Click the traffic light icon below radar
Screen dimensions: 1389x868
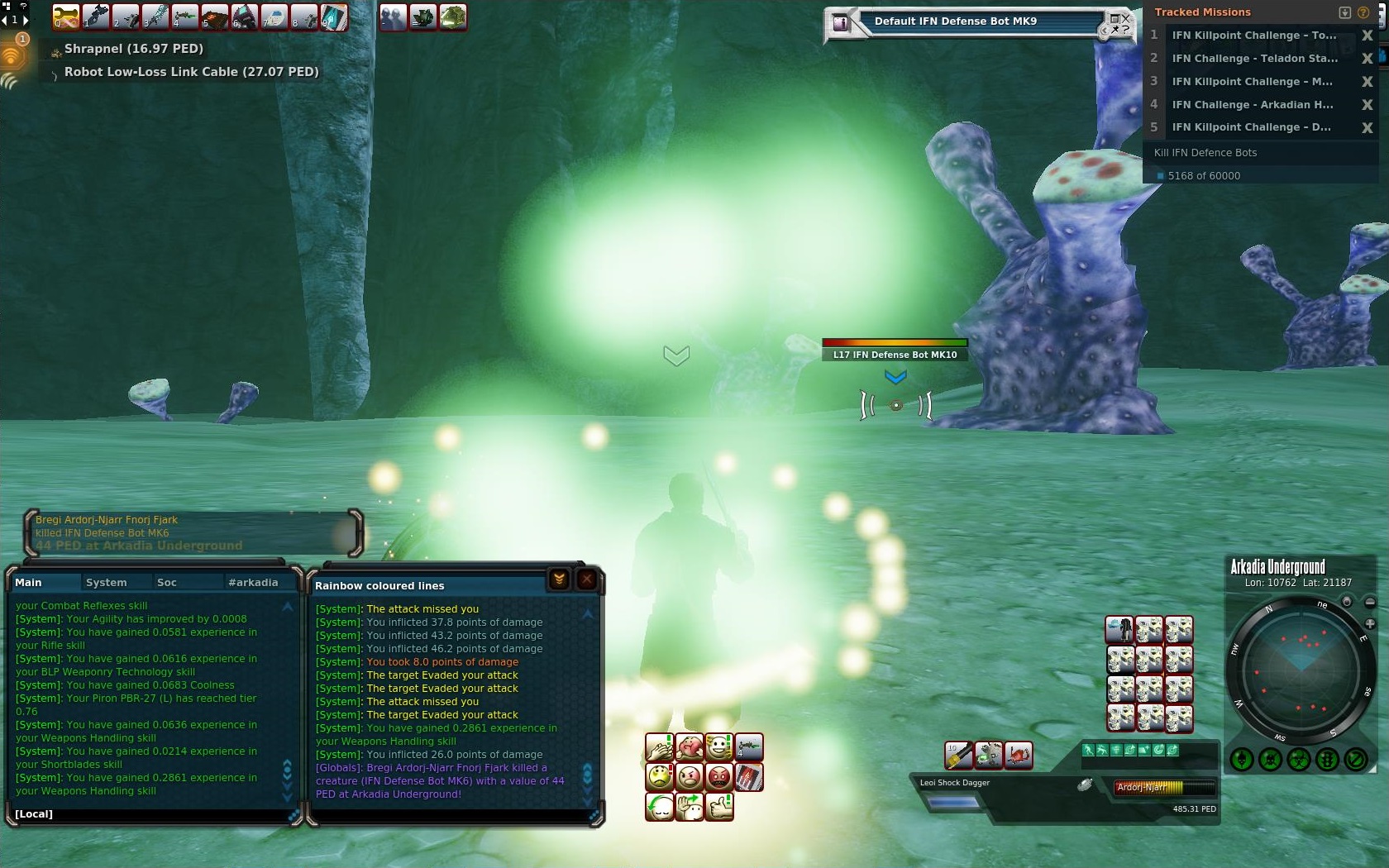coord(1327,759)
